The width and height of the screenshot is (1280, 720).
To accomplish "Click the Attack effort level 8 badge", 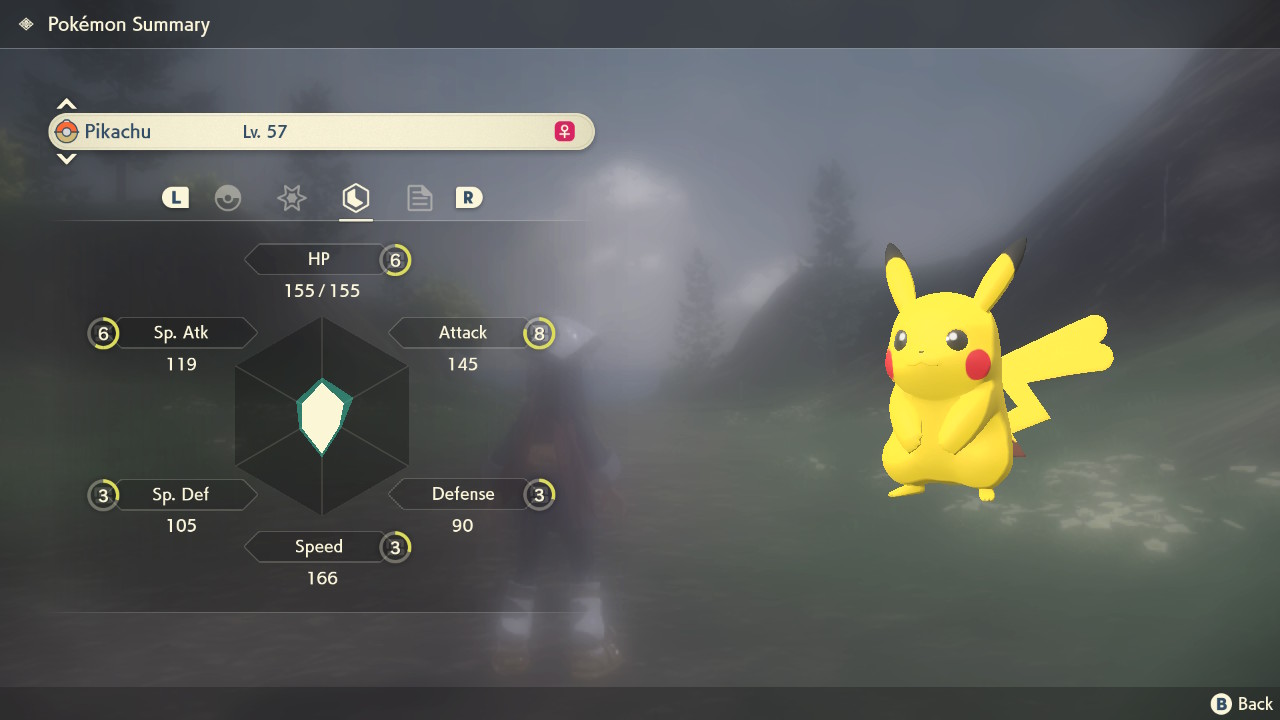I will click(x=539, y=333).
